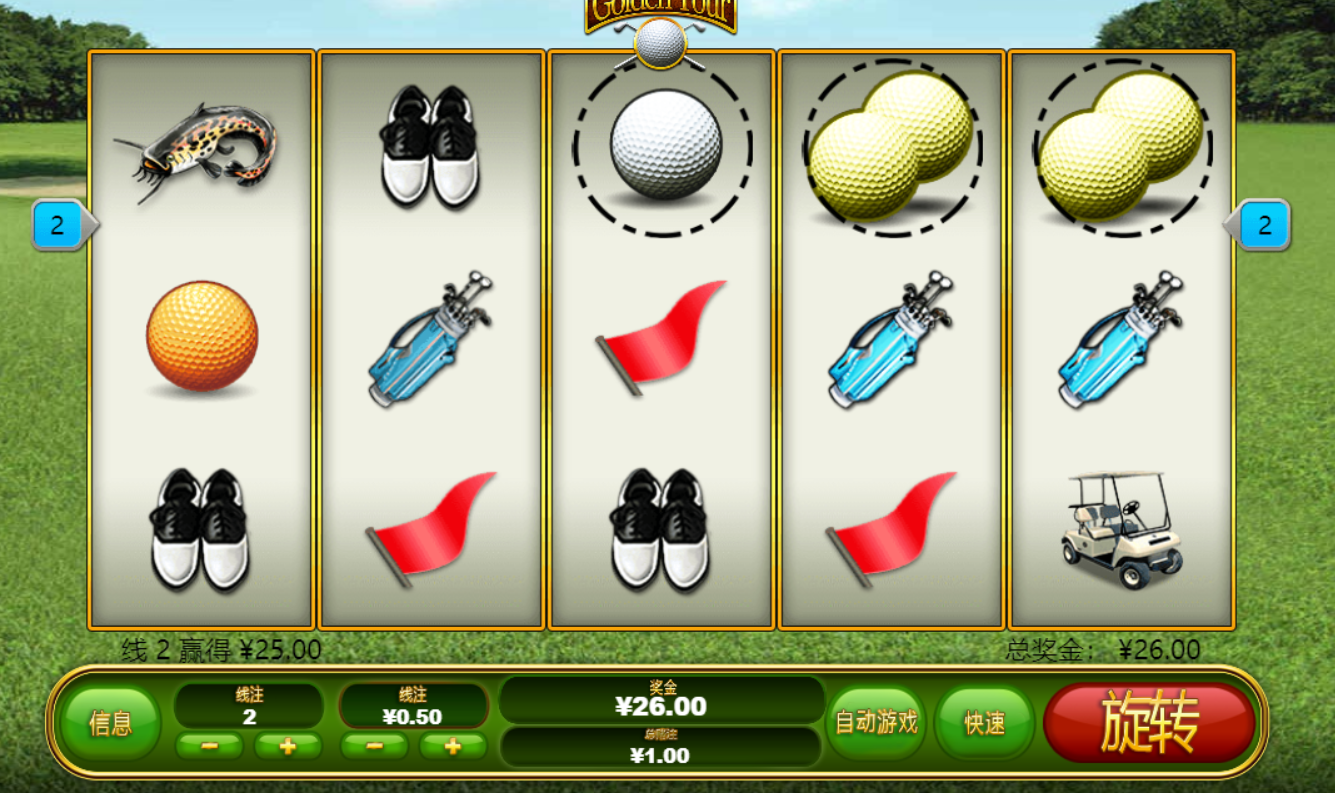This screenshot has width=1335, height=793.
Task: Select the left payline 2 marker
Action: click(58, 225)
